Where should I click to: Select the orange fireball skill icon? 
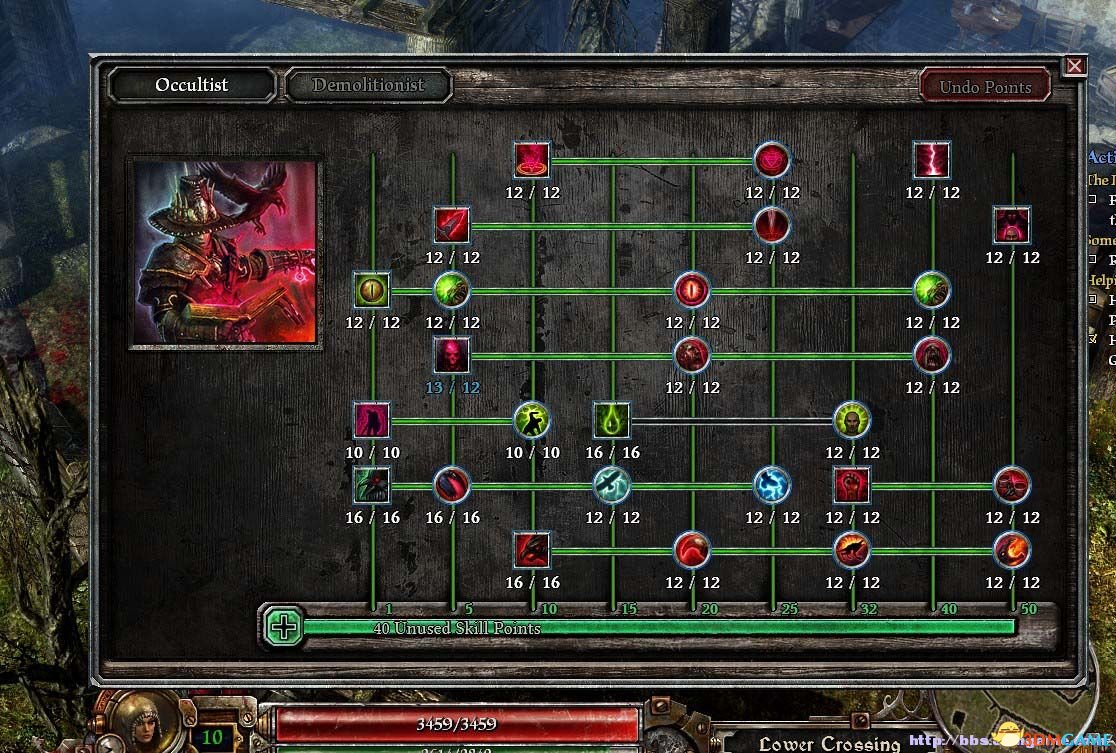[x=1011, y=550]
